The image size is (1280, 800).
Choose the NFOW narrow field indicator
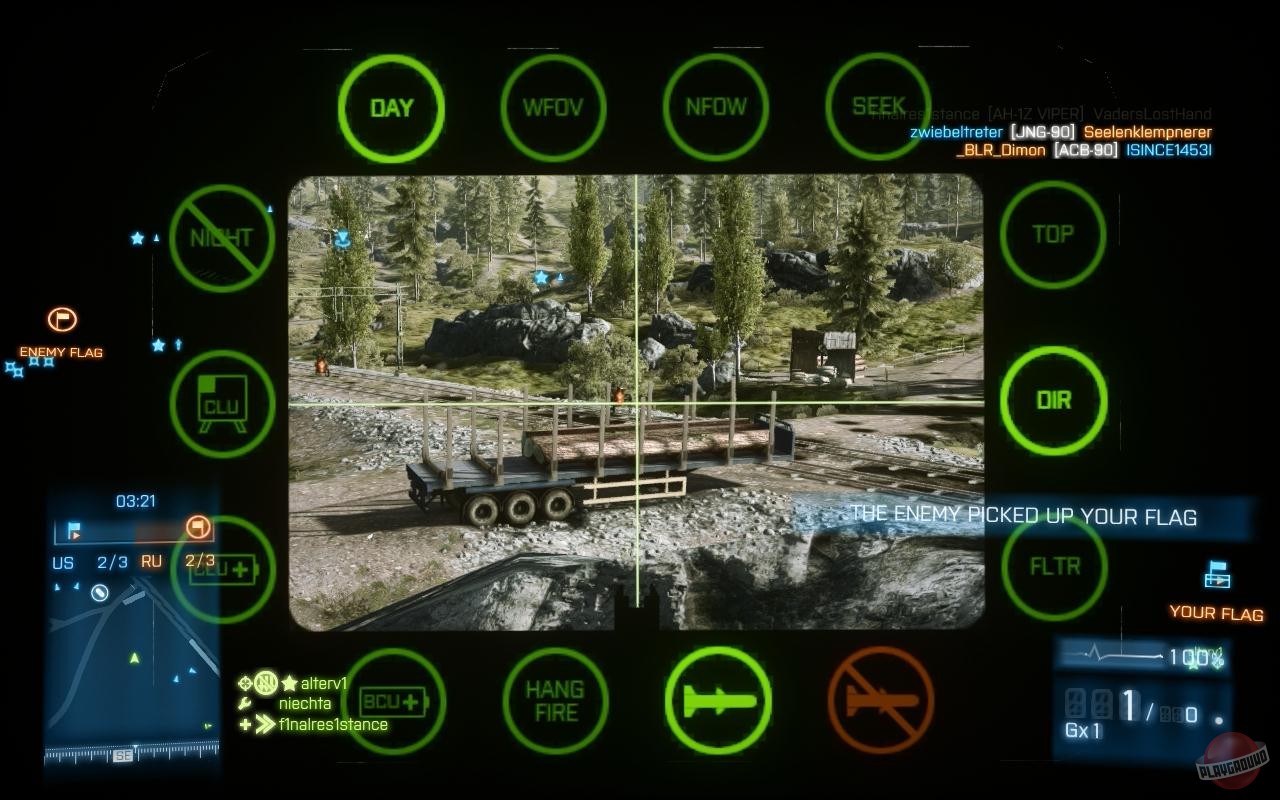coord(716,108)
